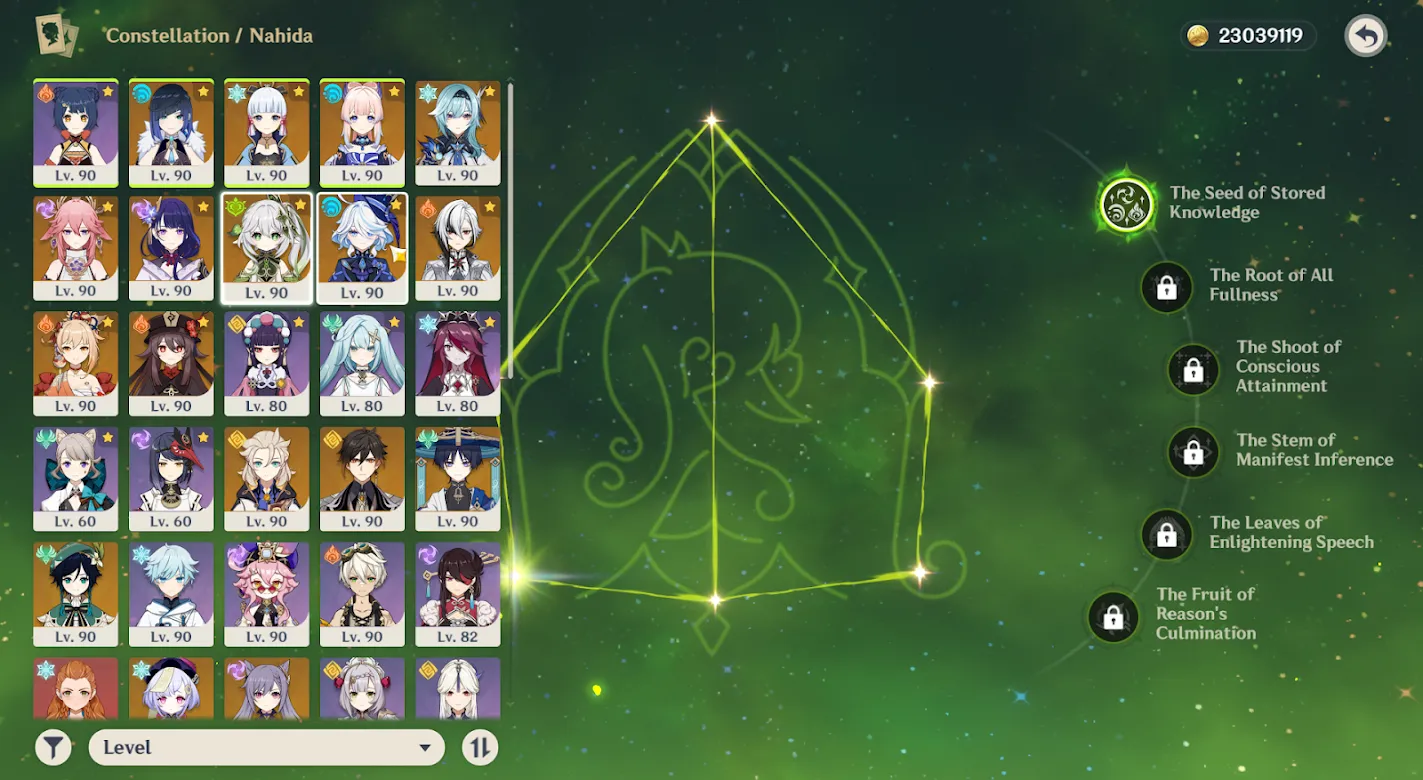Click the Mora coin icon

(1197, 36)
